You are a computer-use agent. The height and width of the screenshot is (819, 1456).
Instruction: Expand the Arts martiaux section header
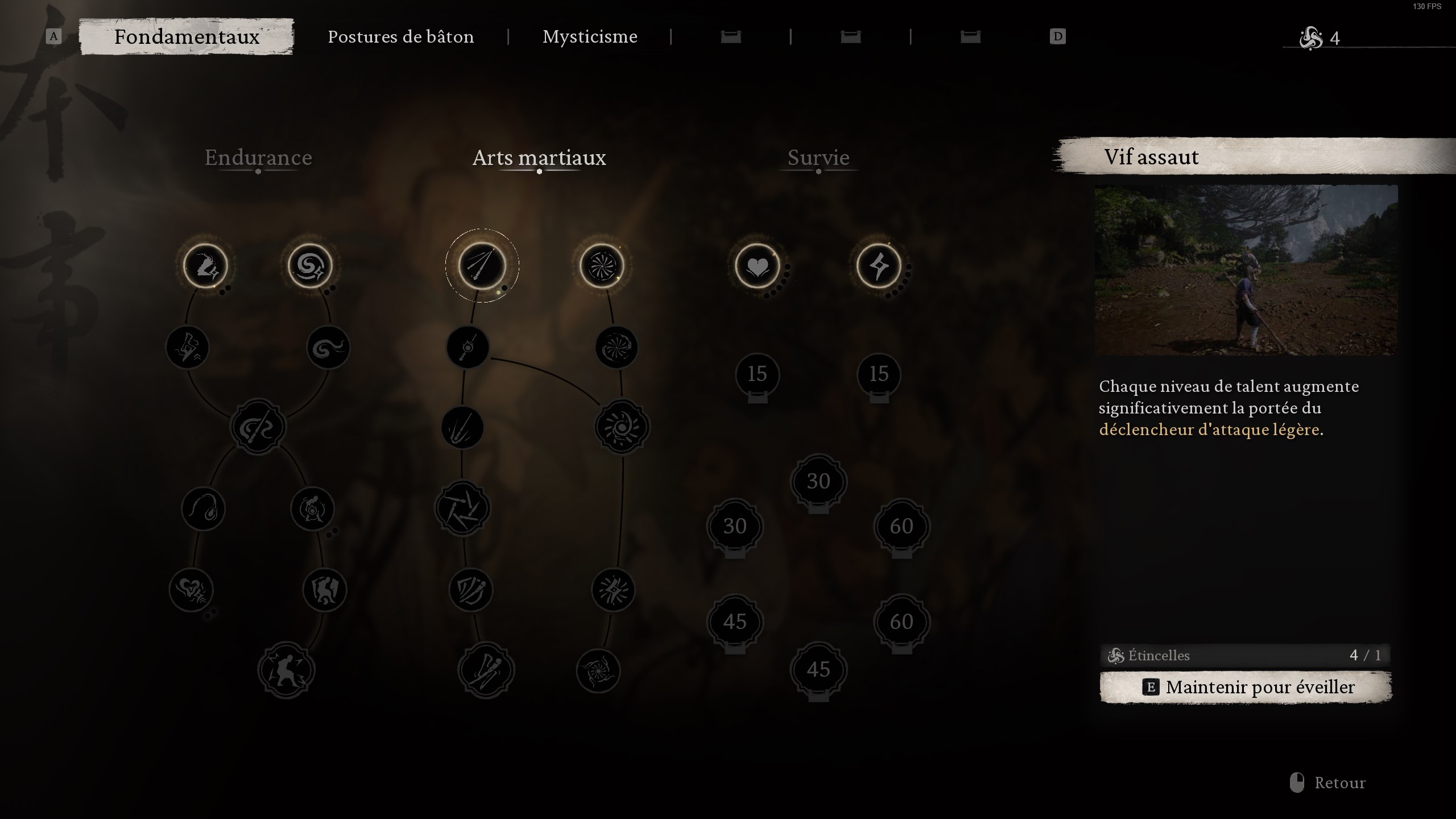(x=539, y=159)
